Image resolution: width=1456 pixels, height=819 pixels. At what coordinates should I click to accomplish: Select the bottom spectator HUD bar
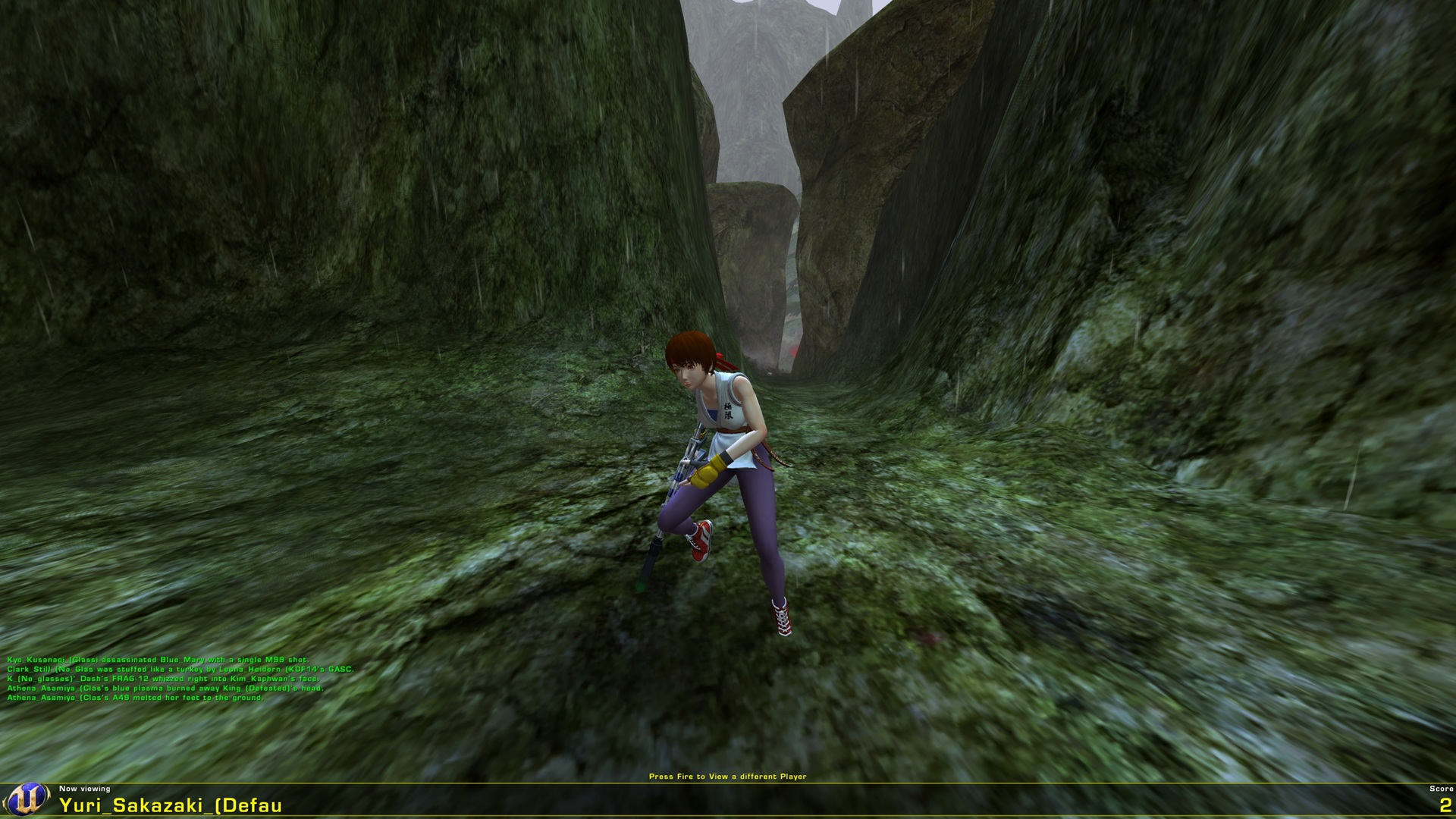(x=728, y=802)
